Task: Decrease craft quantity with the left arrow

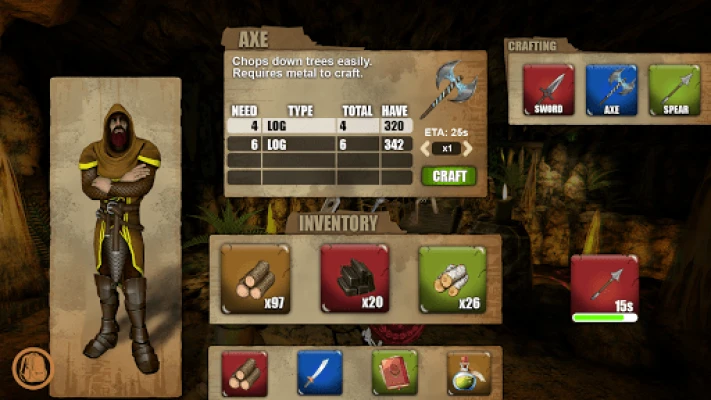Action: 424,148
